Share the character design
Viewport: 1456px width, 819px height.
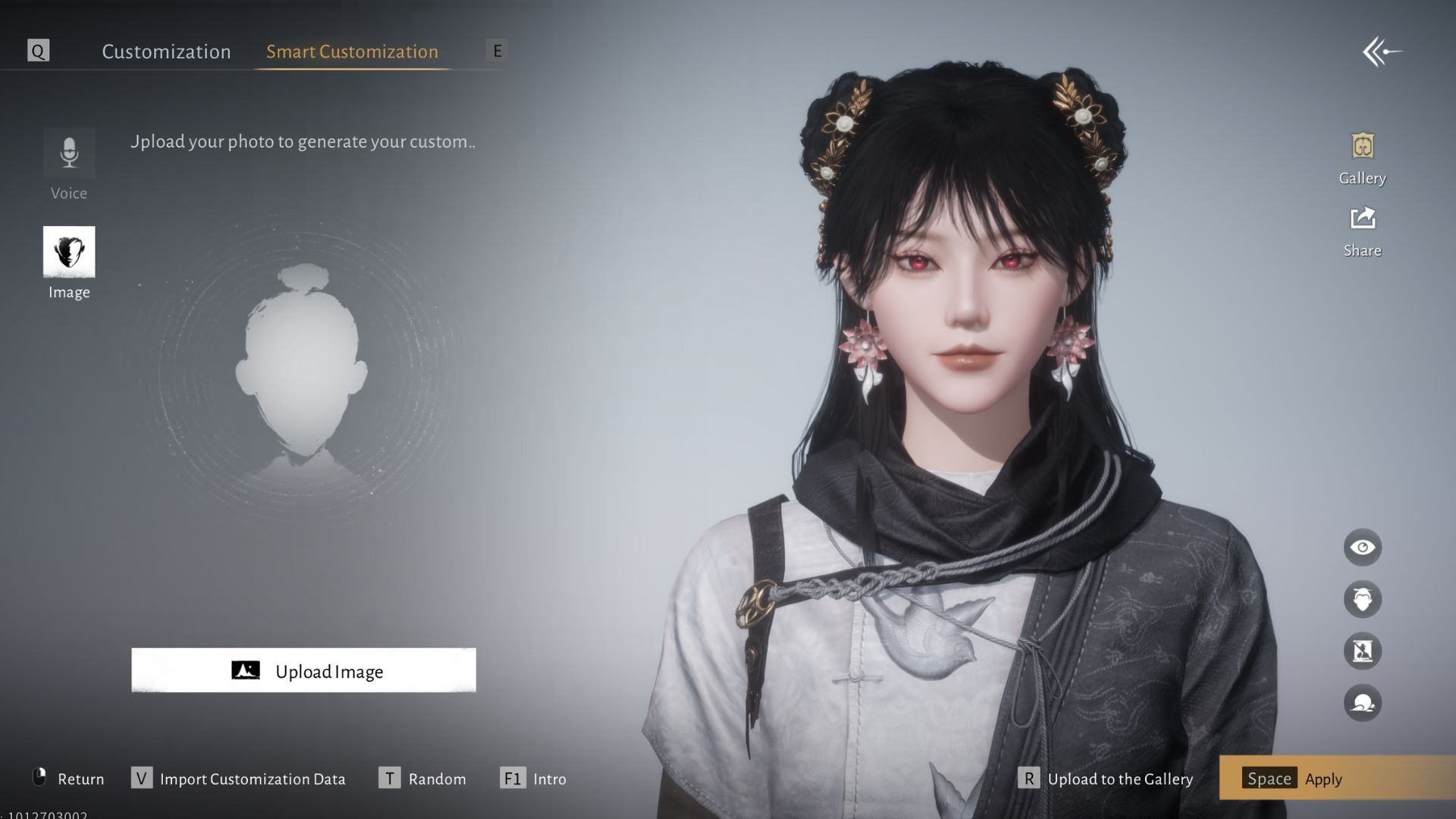1362,231
